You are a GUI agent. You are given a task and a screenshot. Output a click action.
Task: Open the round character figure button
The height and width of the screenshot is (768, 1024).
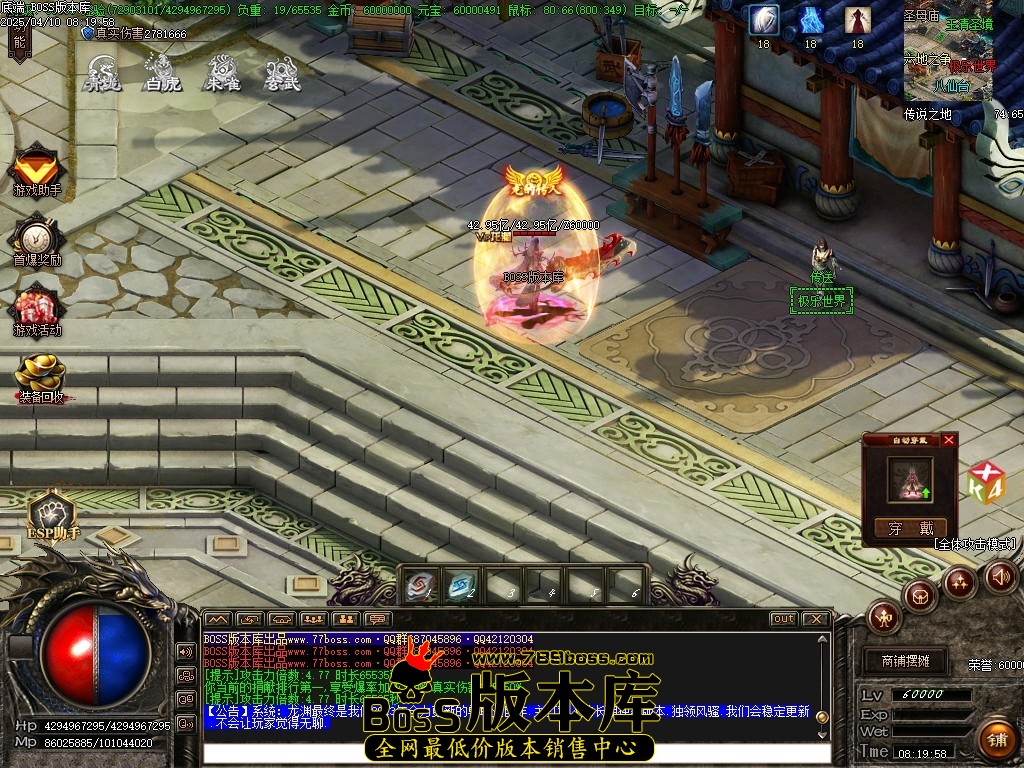884,616
